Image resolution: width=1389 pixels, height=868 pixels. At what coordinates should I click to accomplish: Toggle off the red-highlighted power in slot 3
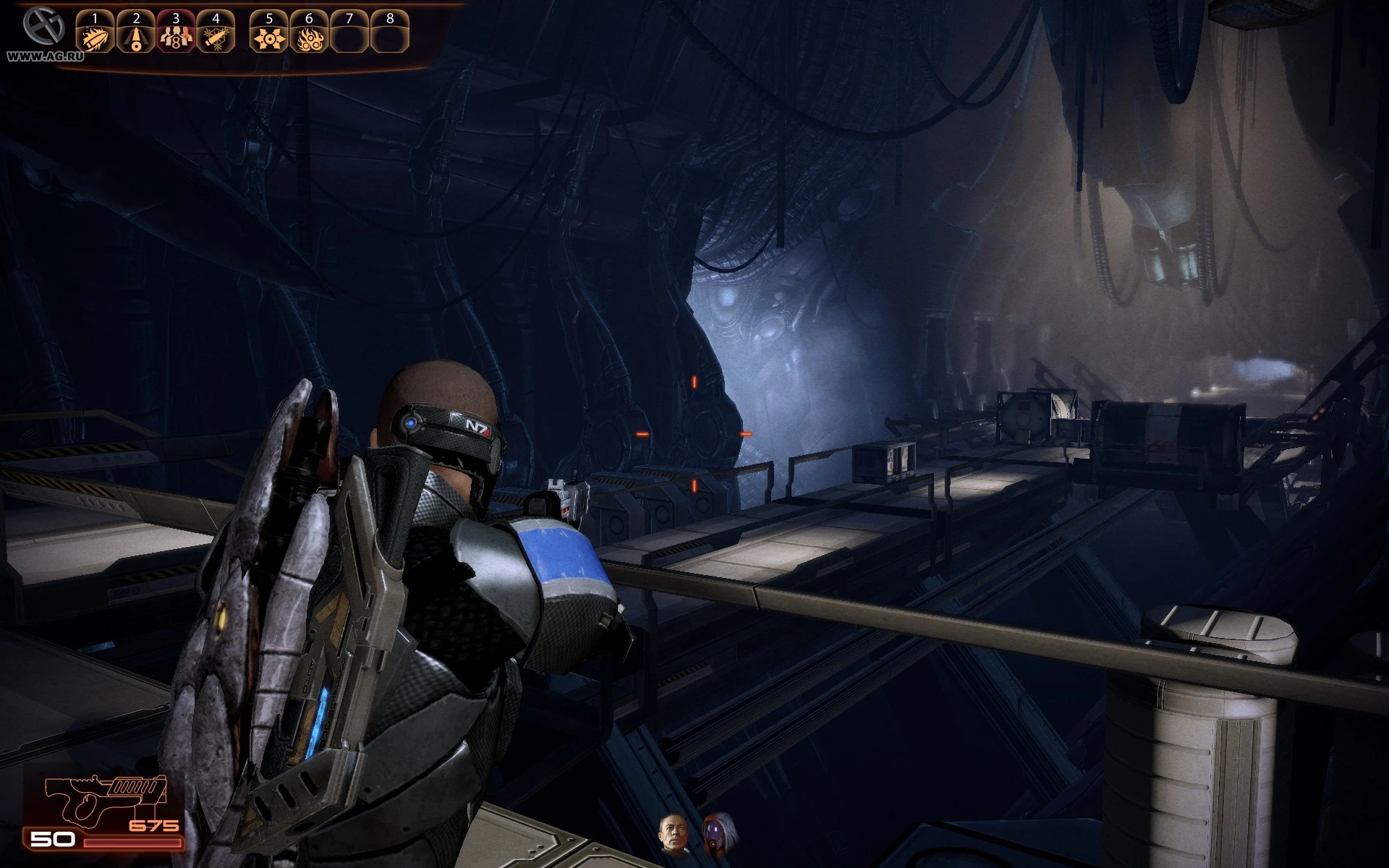pyautogui.click(x=176, y=35)
